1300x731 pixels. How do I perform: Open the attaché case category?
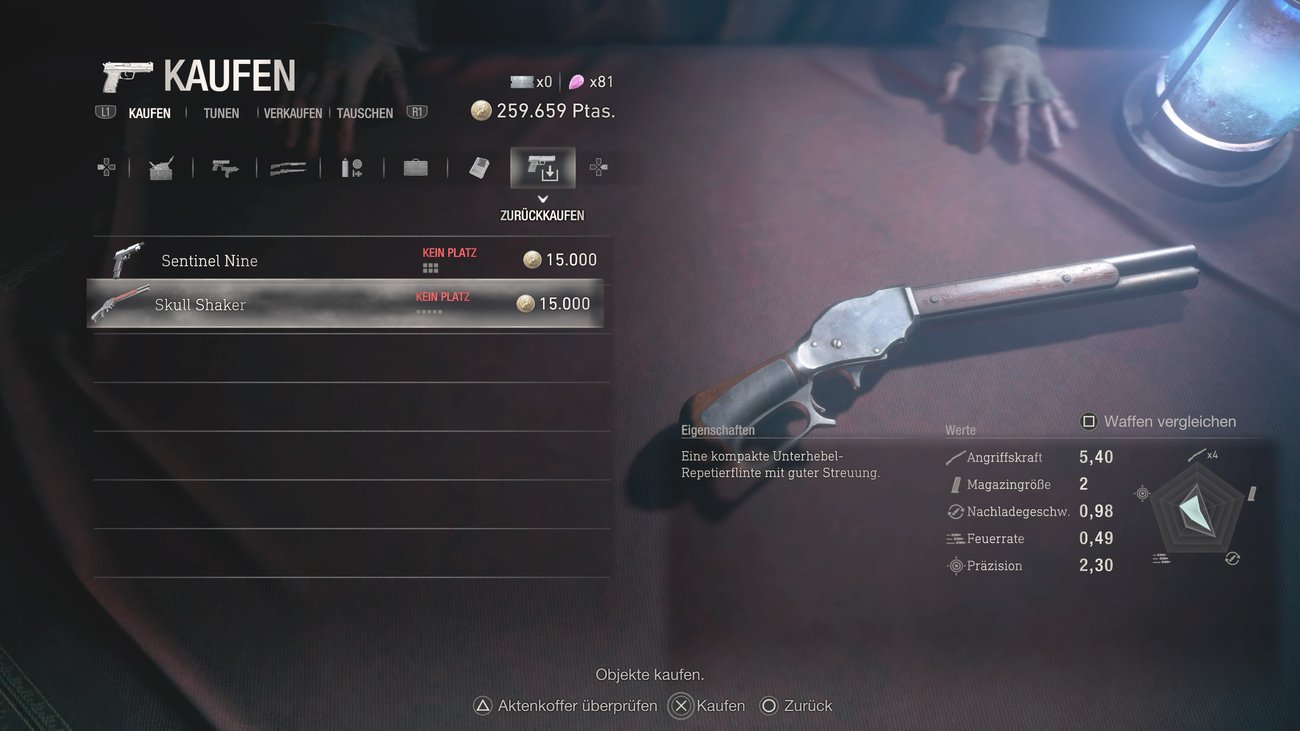click(x=416, y=168)
